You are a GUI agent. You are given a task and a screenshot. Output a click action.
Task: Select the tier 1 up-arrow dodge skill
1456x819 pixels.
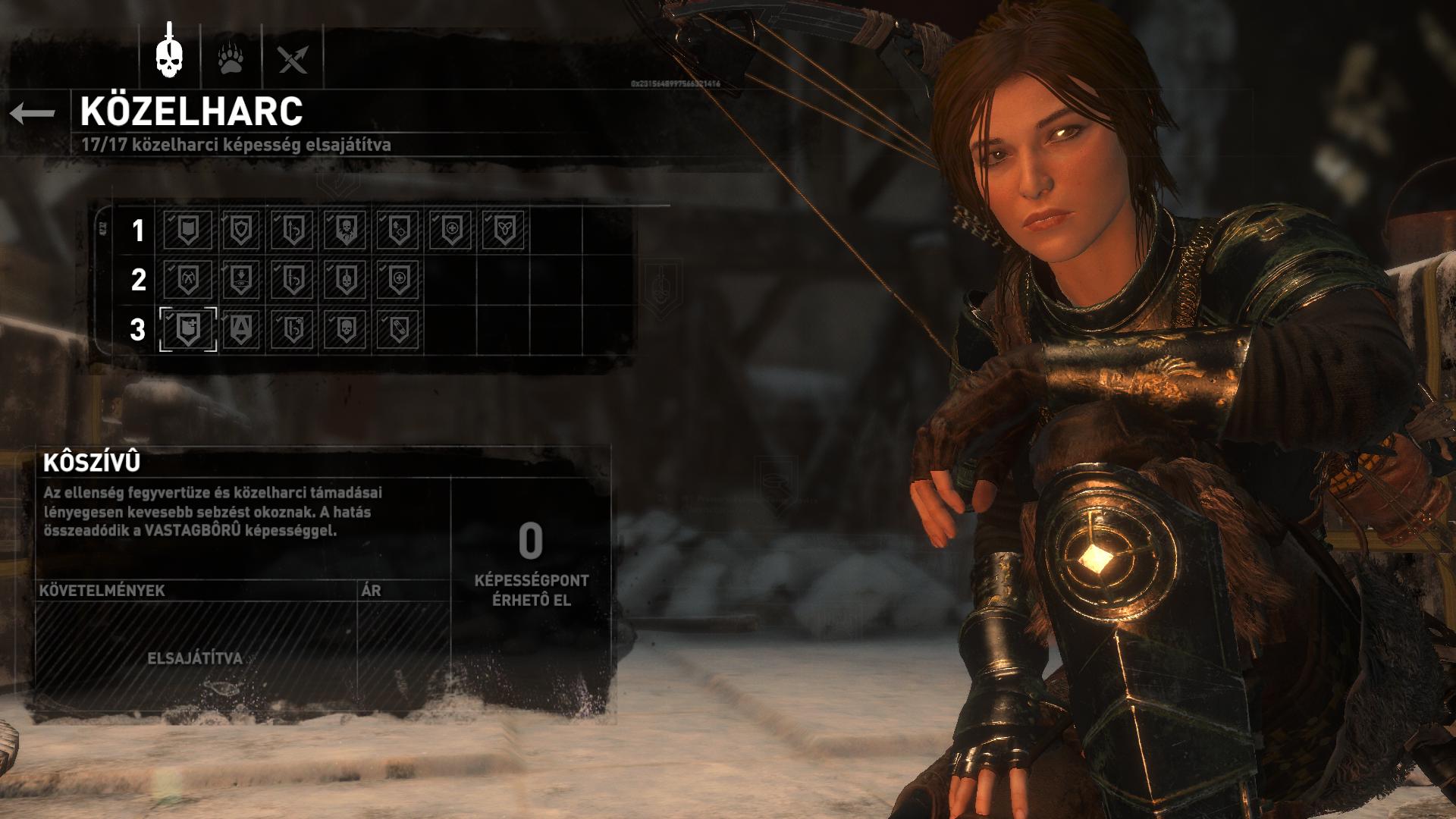(293, 230)
